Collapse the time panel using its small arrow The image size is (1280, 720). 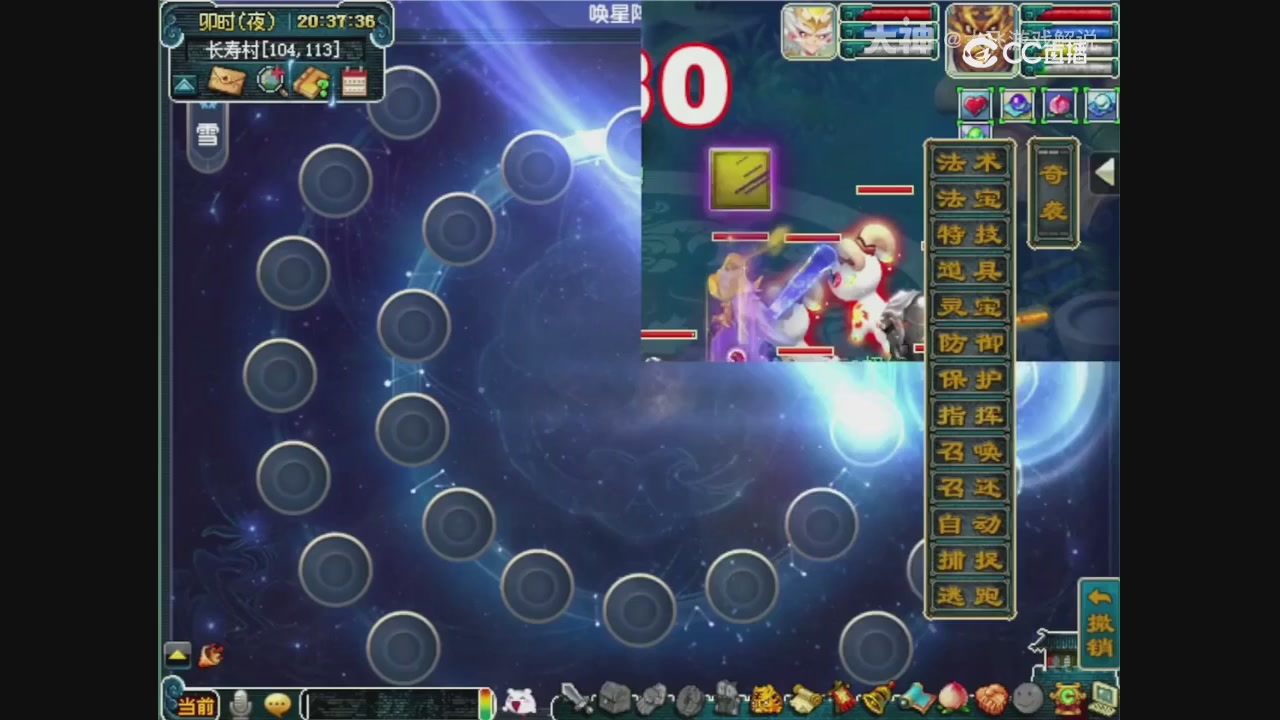[184, 84]
